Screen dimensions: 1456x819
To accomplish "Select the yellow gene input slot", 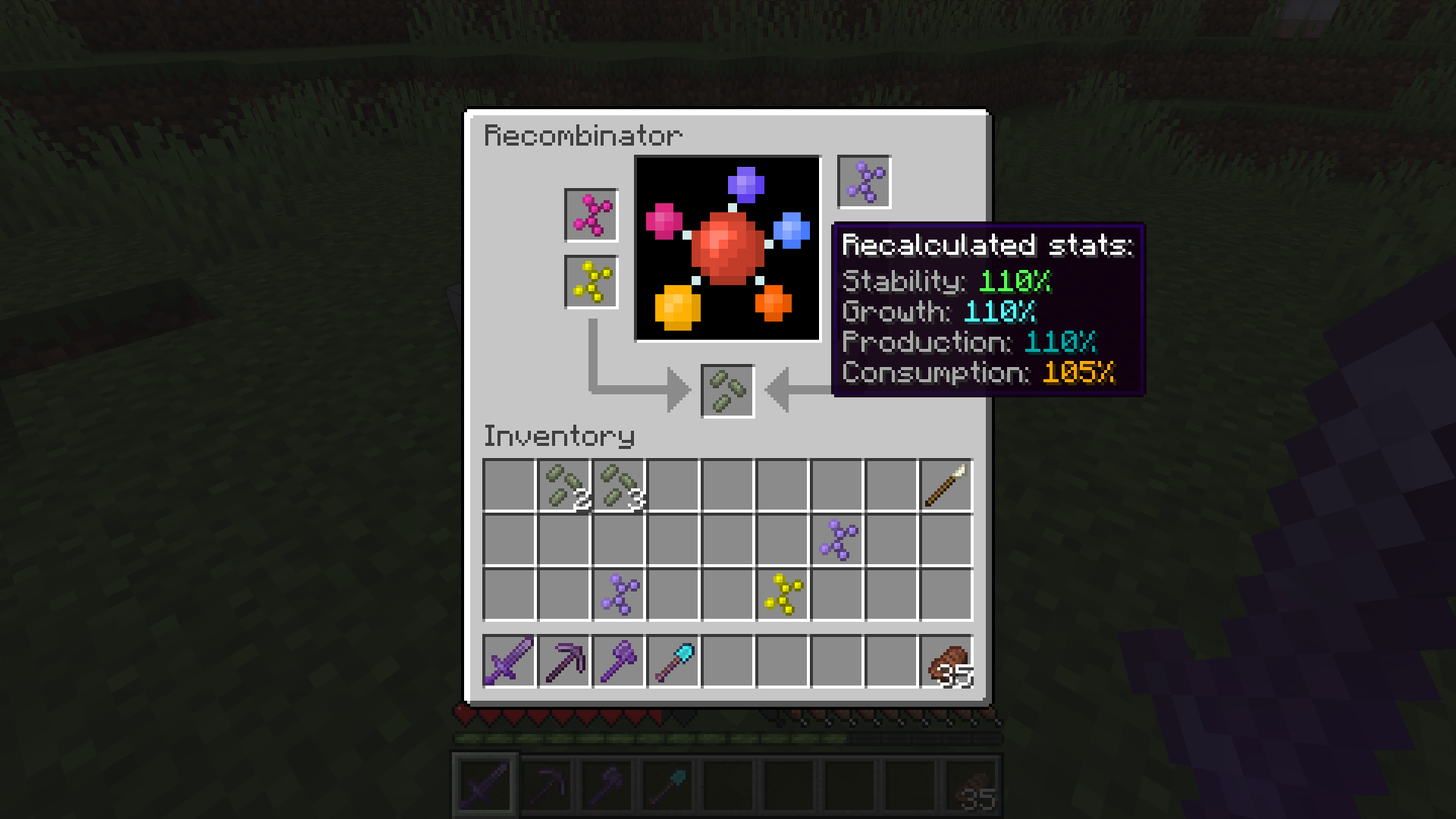I will 591,283.
